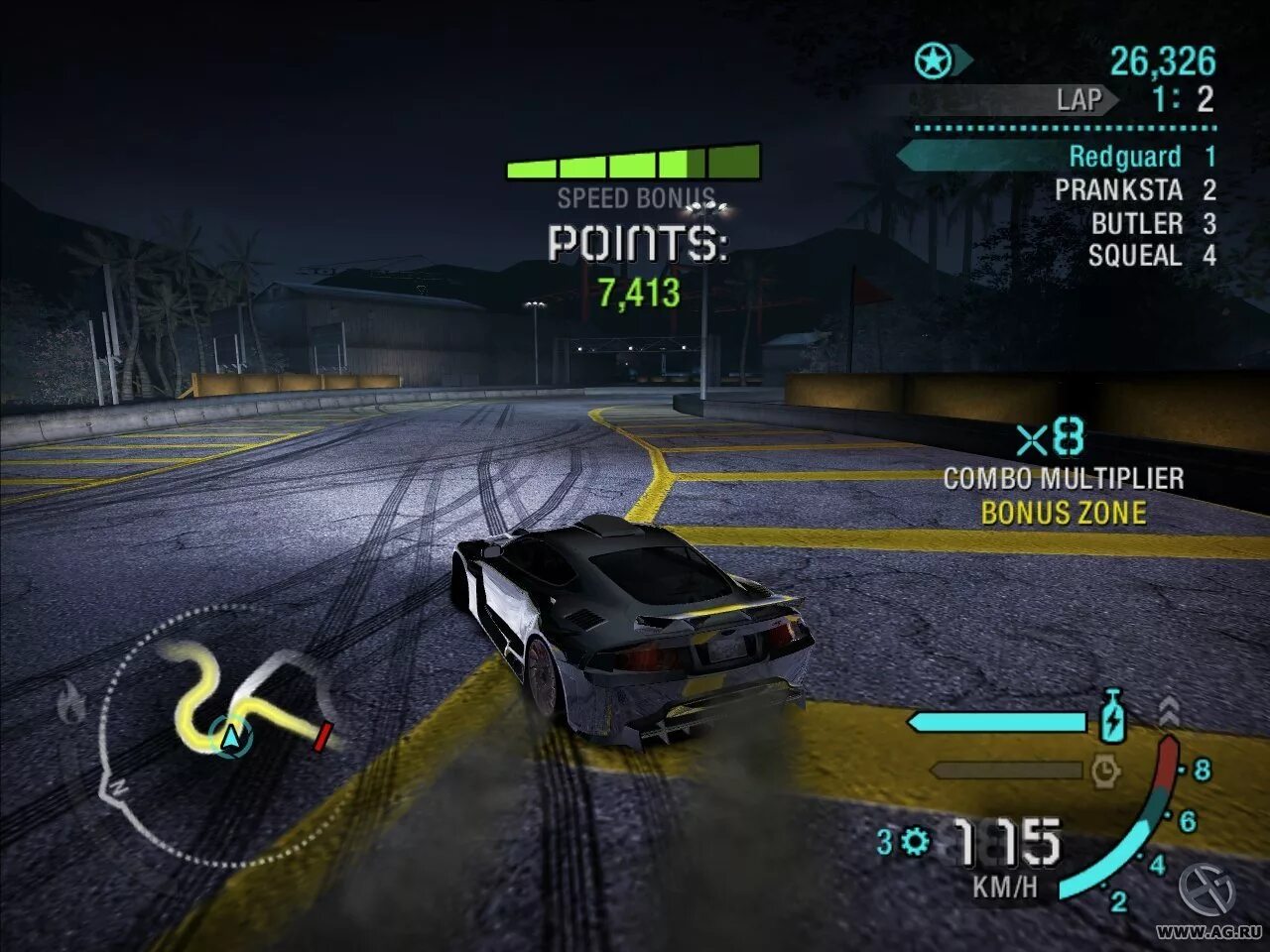Click the speedbreaker stopwatch icon
The width and height of the screenshot is (1270, 952).
click(1105, 770)
